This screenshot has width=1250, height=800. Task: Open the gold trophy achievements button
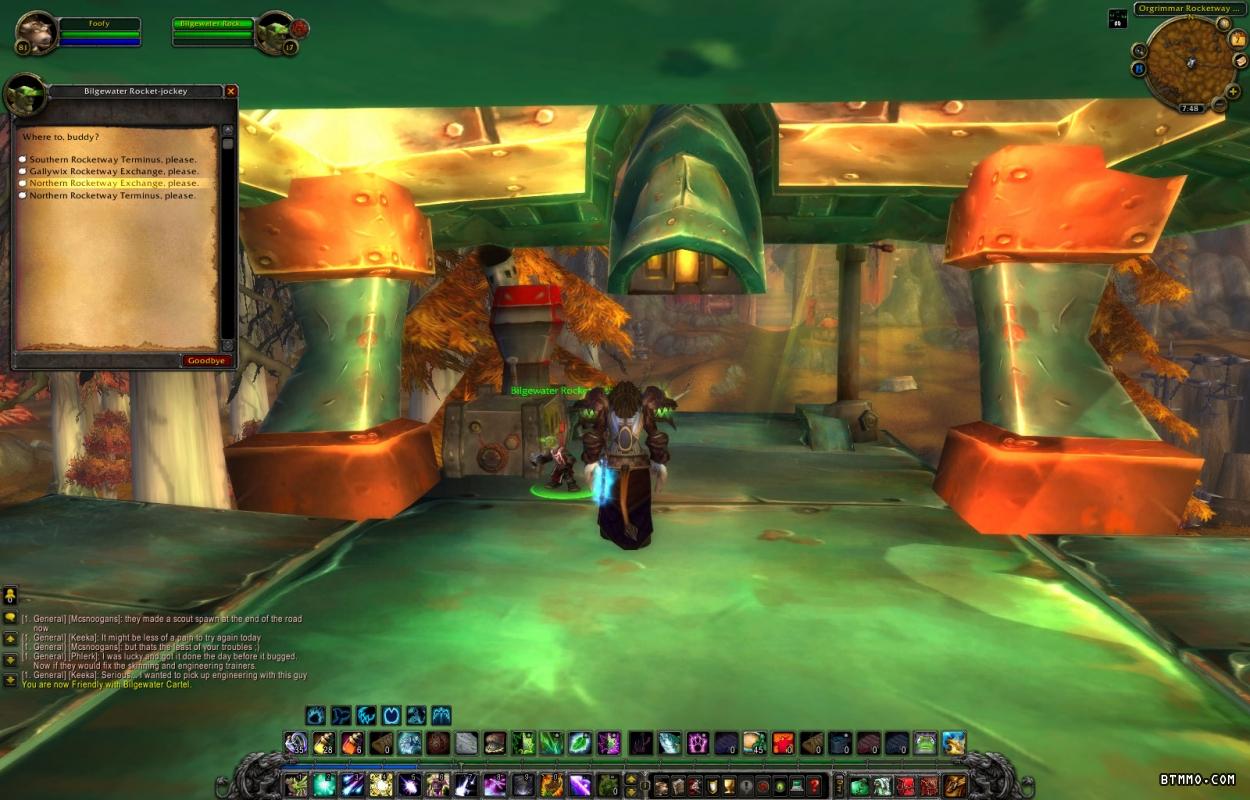729,786
